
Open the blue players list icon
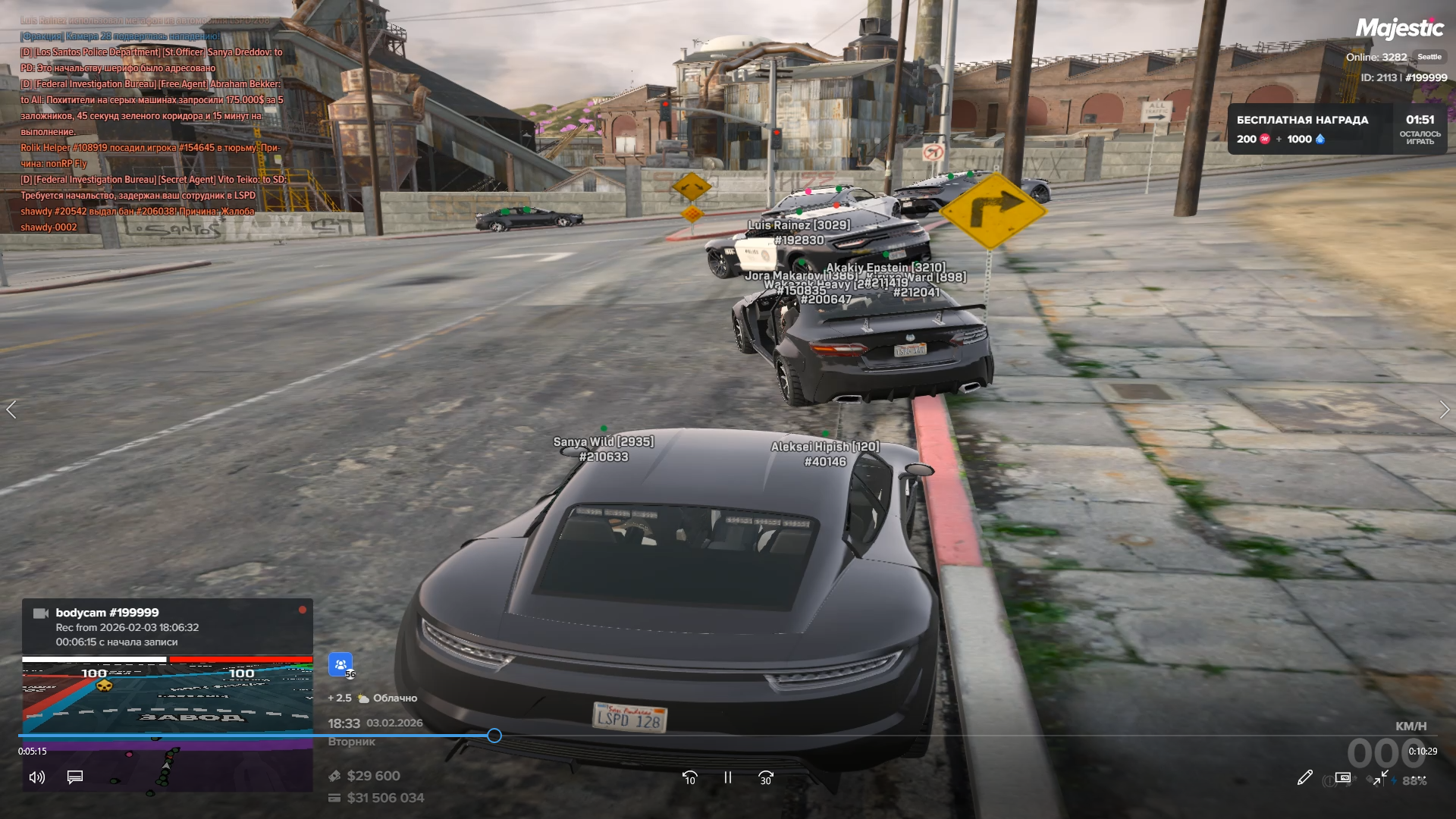pos(340,664)
